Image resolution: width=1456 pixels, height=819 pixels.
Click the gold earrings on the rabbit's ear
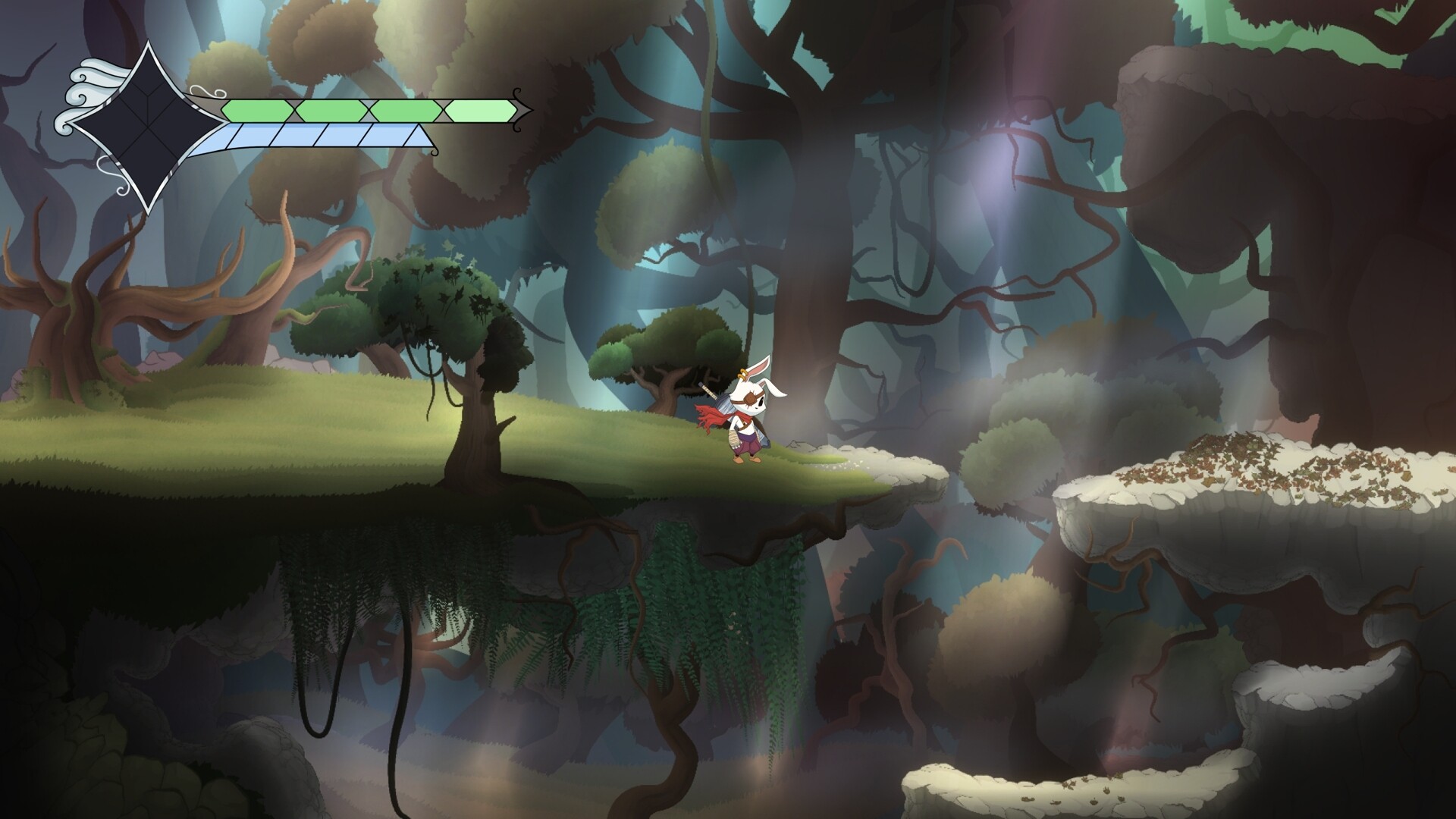pos(742,374)
